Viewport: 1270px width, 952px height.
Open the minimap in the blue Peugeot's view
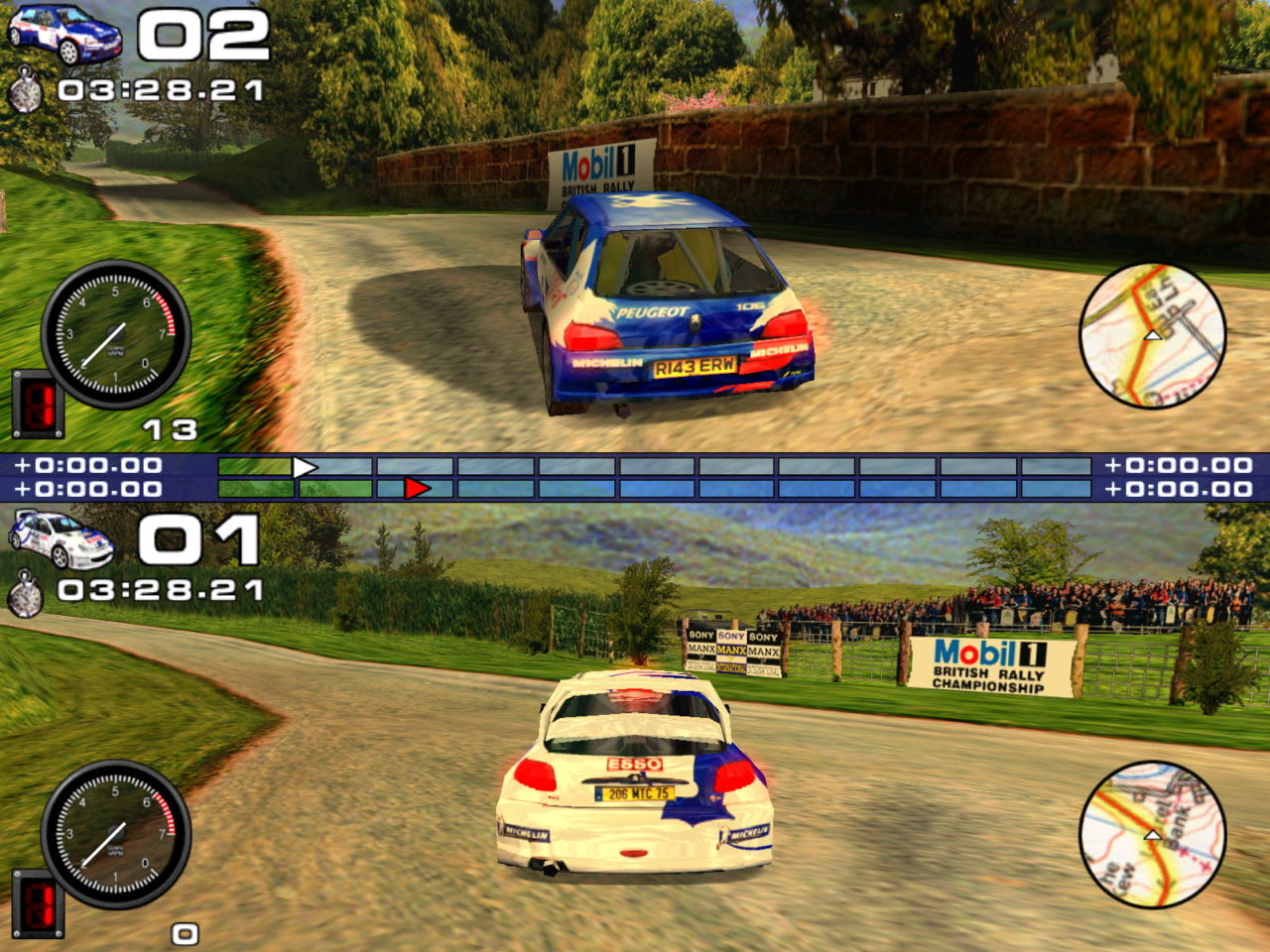(1152, 335)
